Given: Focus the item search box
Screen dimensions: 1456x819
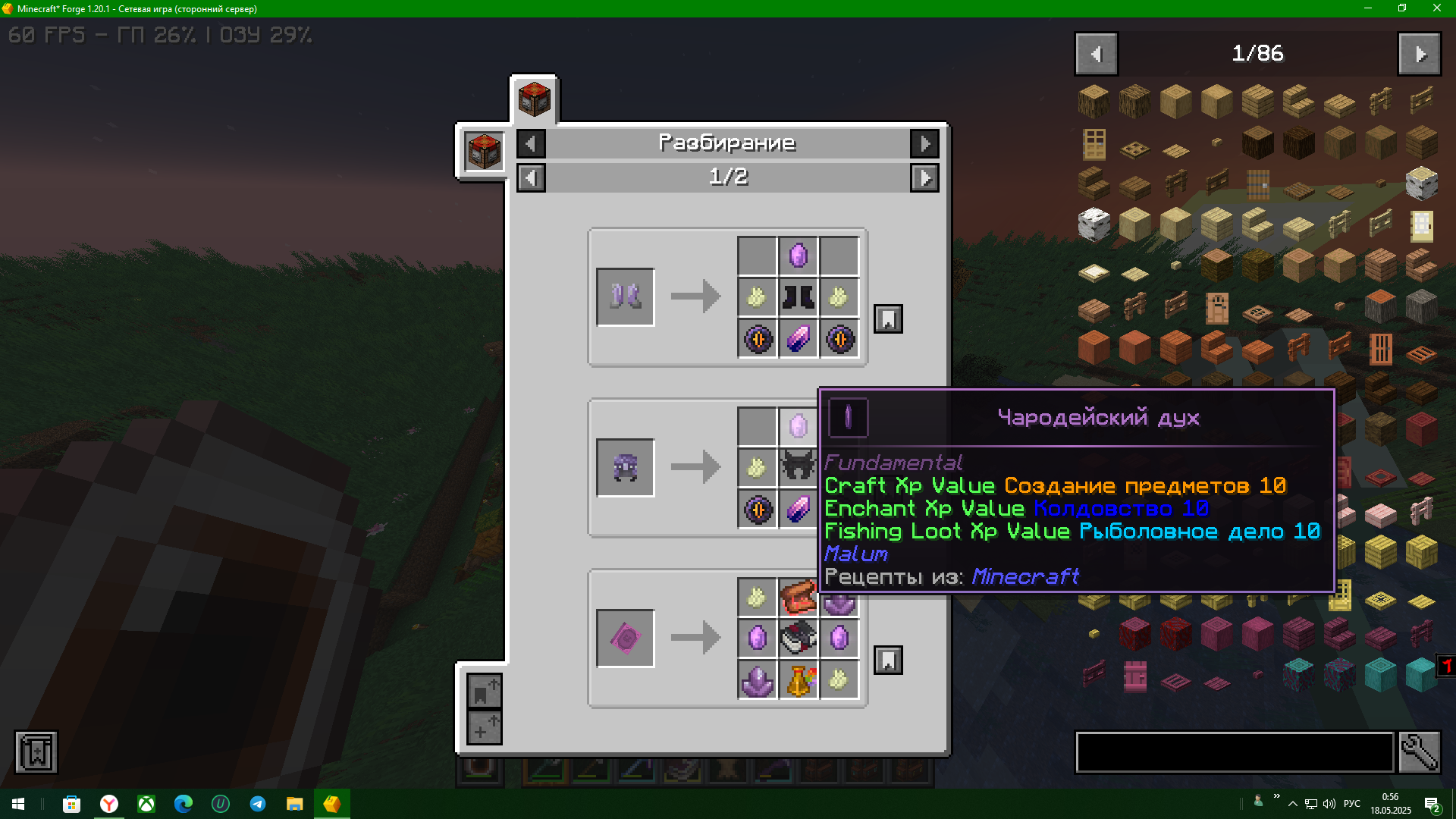Looking at the screenshot, I should pos(1235,752).
